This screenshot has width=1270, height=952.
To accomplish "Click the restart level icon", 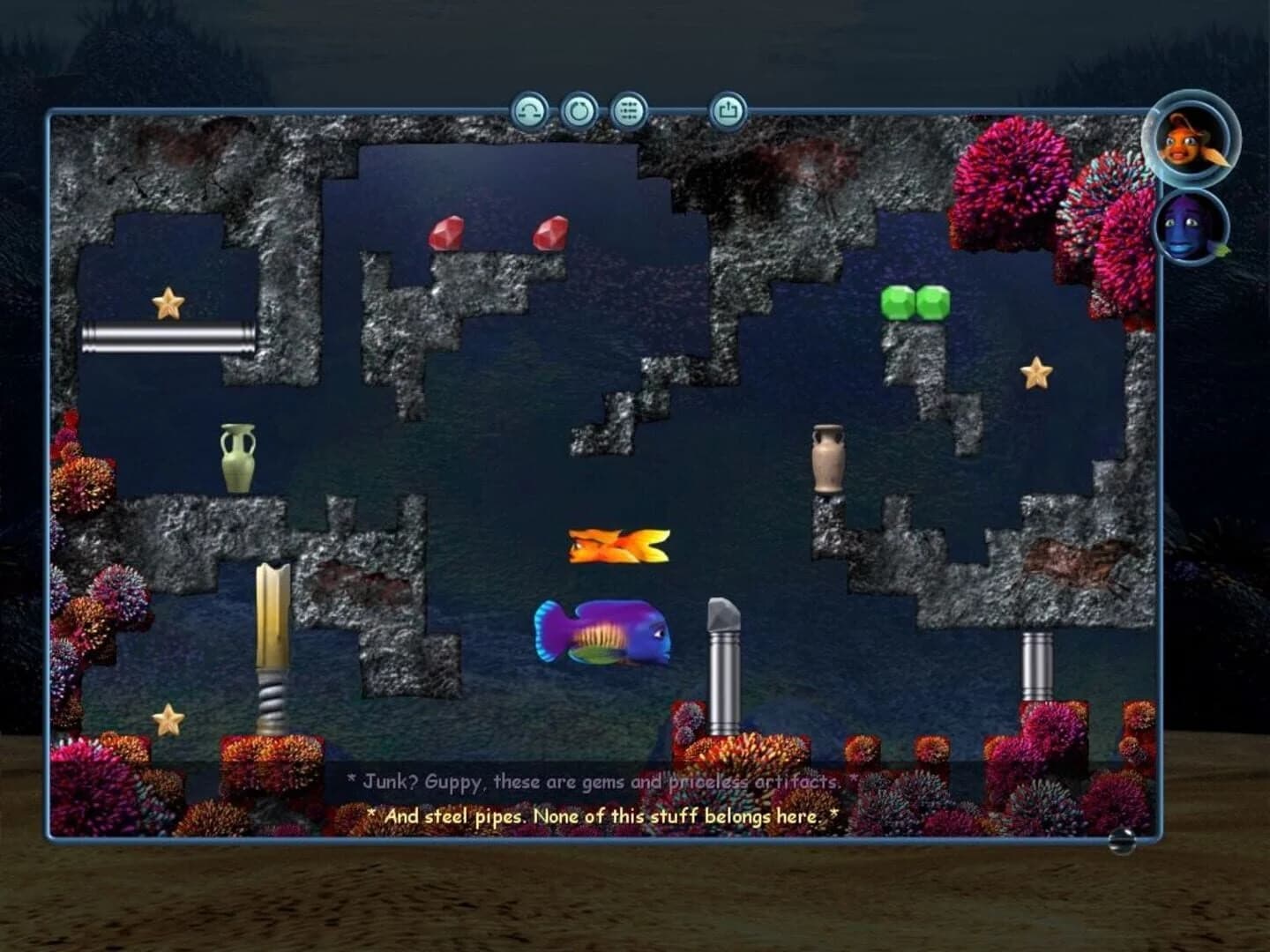I will pos(580,110).
